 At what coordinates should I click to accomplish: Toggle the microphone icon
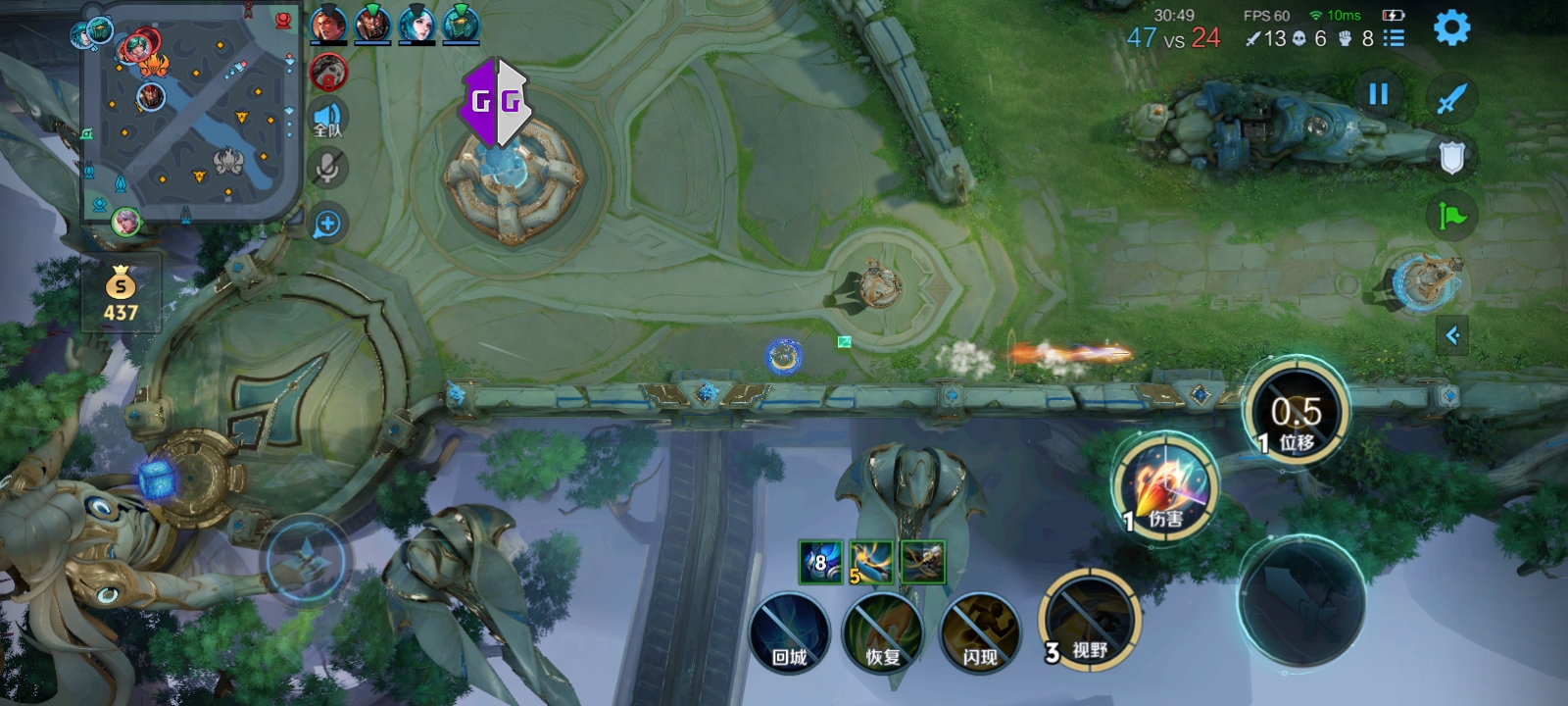pyautogui.click(x=328, y=169)
